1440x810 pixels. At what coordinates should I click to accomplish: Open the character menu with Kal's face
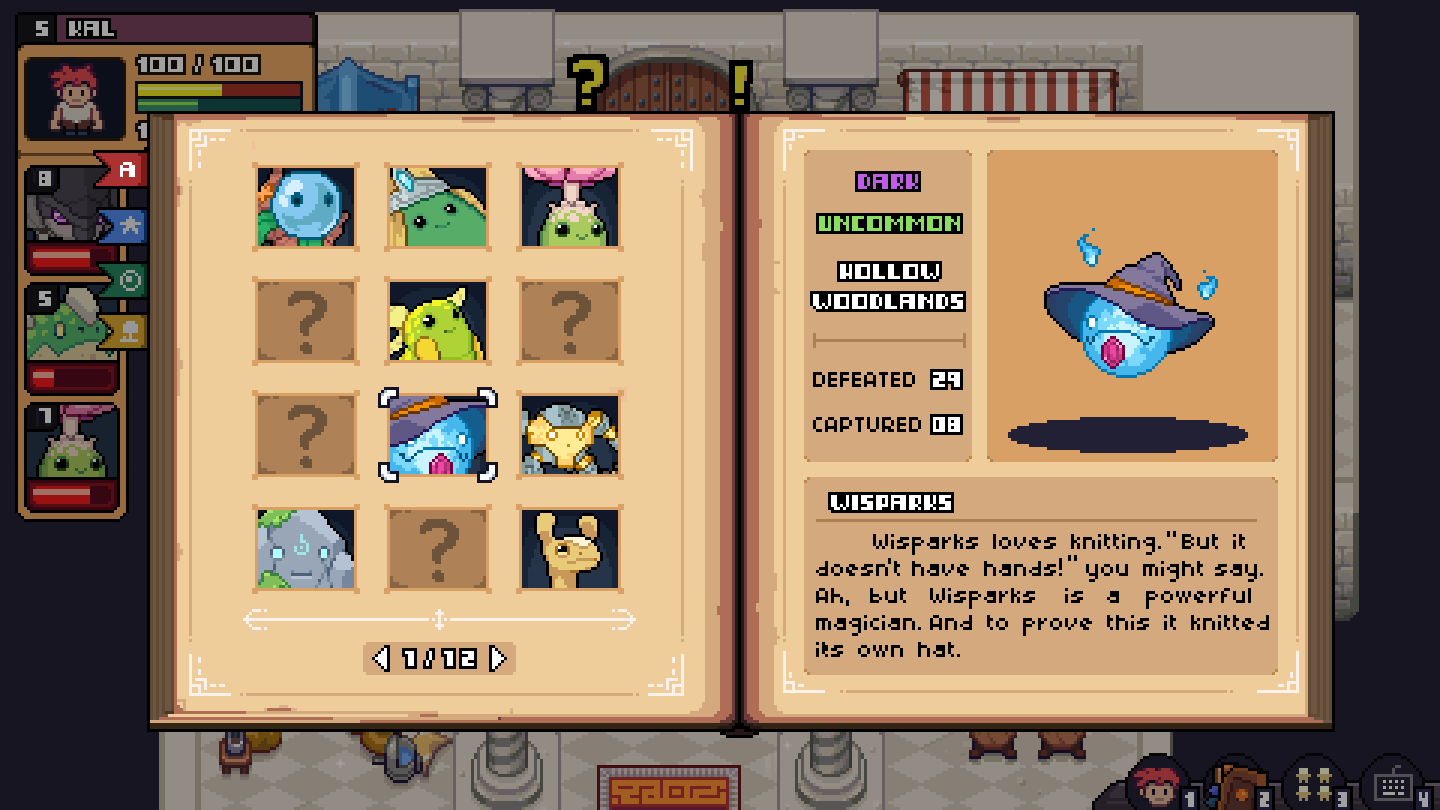pyautogui.click(x=1158, y=783)
